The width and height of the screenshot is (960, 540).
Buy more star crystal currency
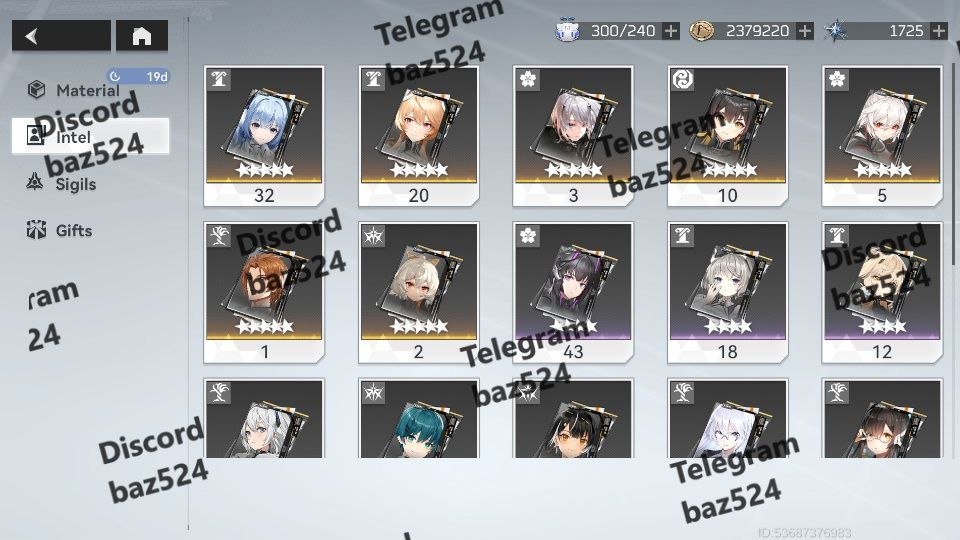pyautogui.click(x=938, y=31)
